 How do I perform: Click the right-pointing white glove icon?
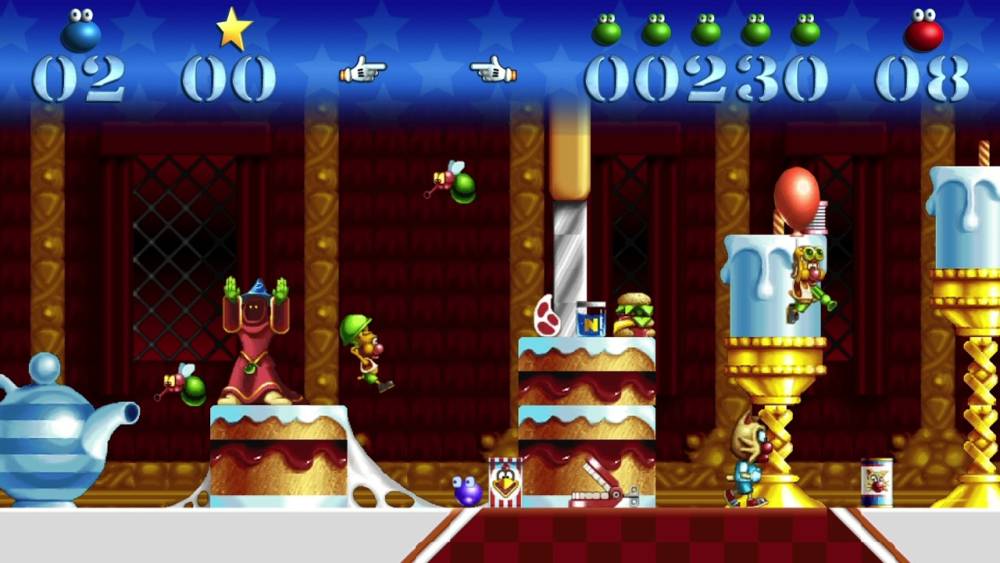[362, 71]
